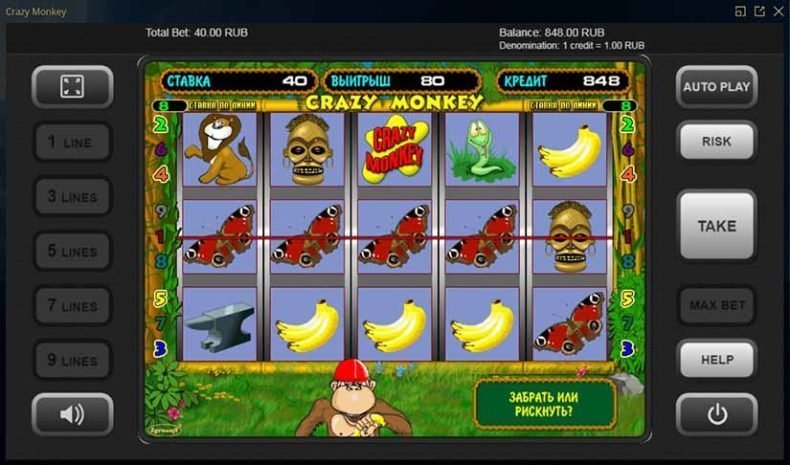The image size is (790, 465).
Task: Activate 5 Lines betting
Action: pos(72,252)
